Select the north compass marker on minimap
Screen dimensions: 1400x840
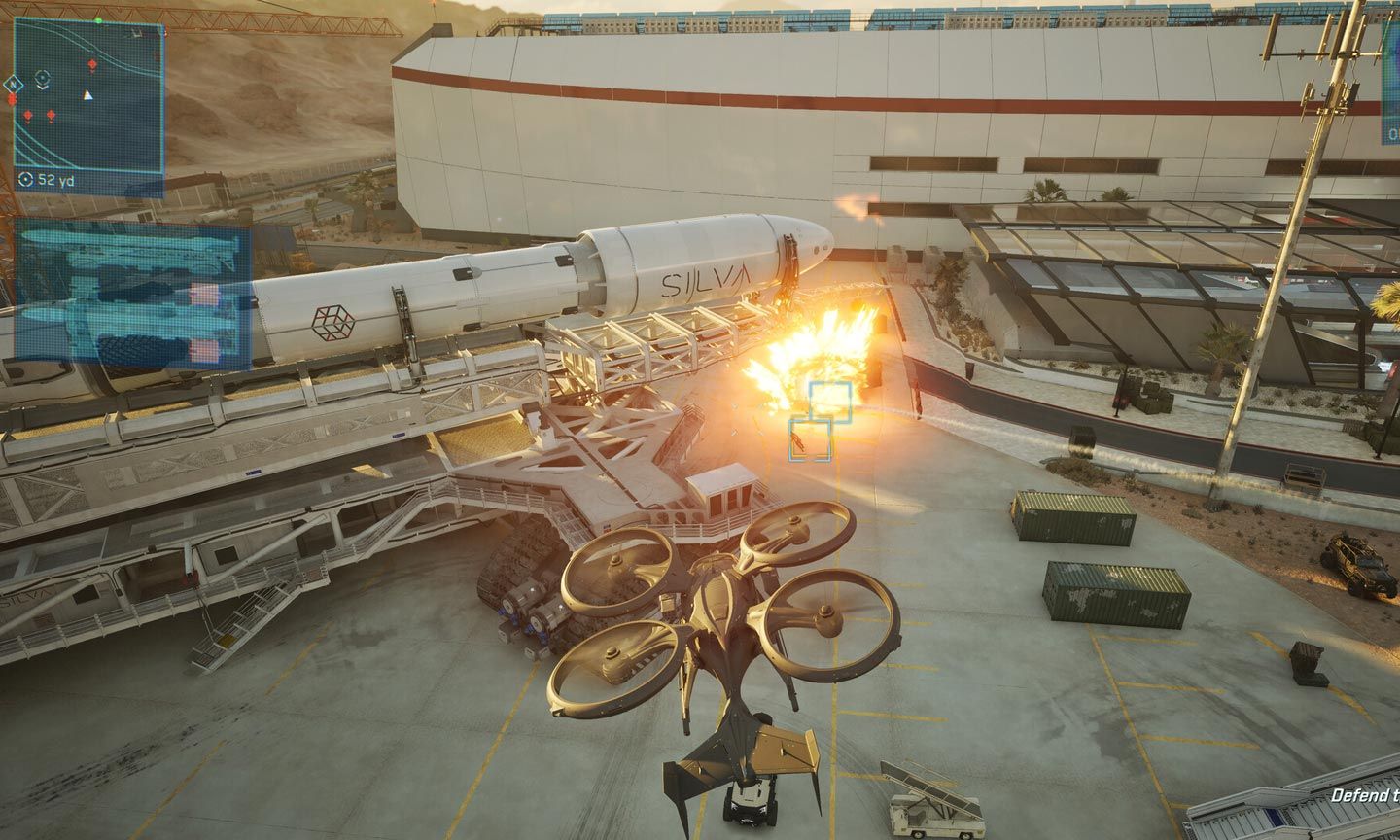[x=14, y=85]
